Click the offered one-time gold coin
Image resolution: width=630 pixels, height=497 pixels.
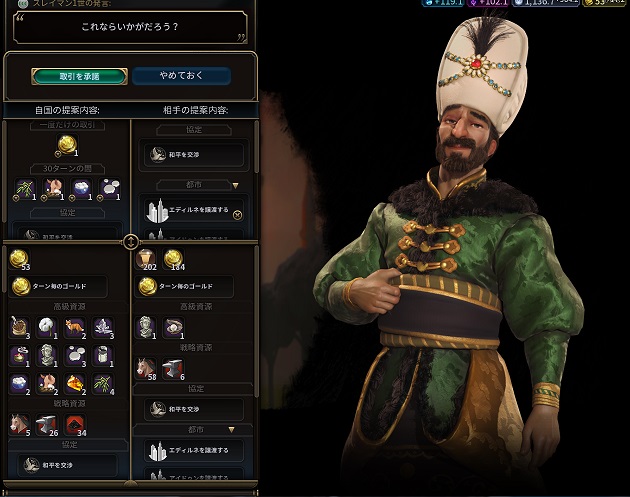click(x=66, y=145)
